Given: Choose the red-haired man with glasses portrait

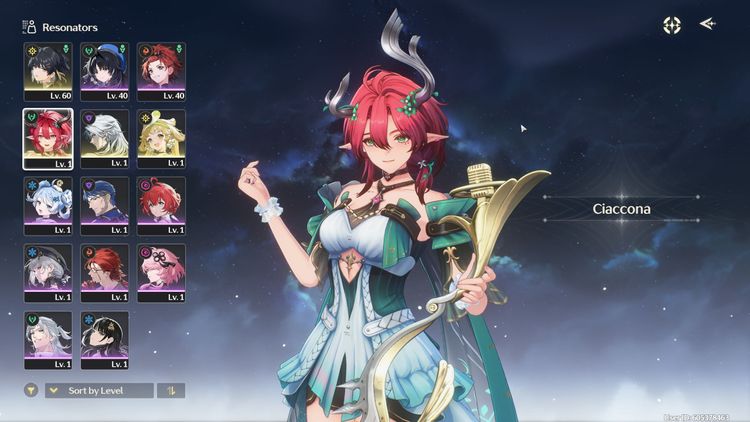Looking at the screenshot, I should (x=104, y=272).
